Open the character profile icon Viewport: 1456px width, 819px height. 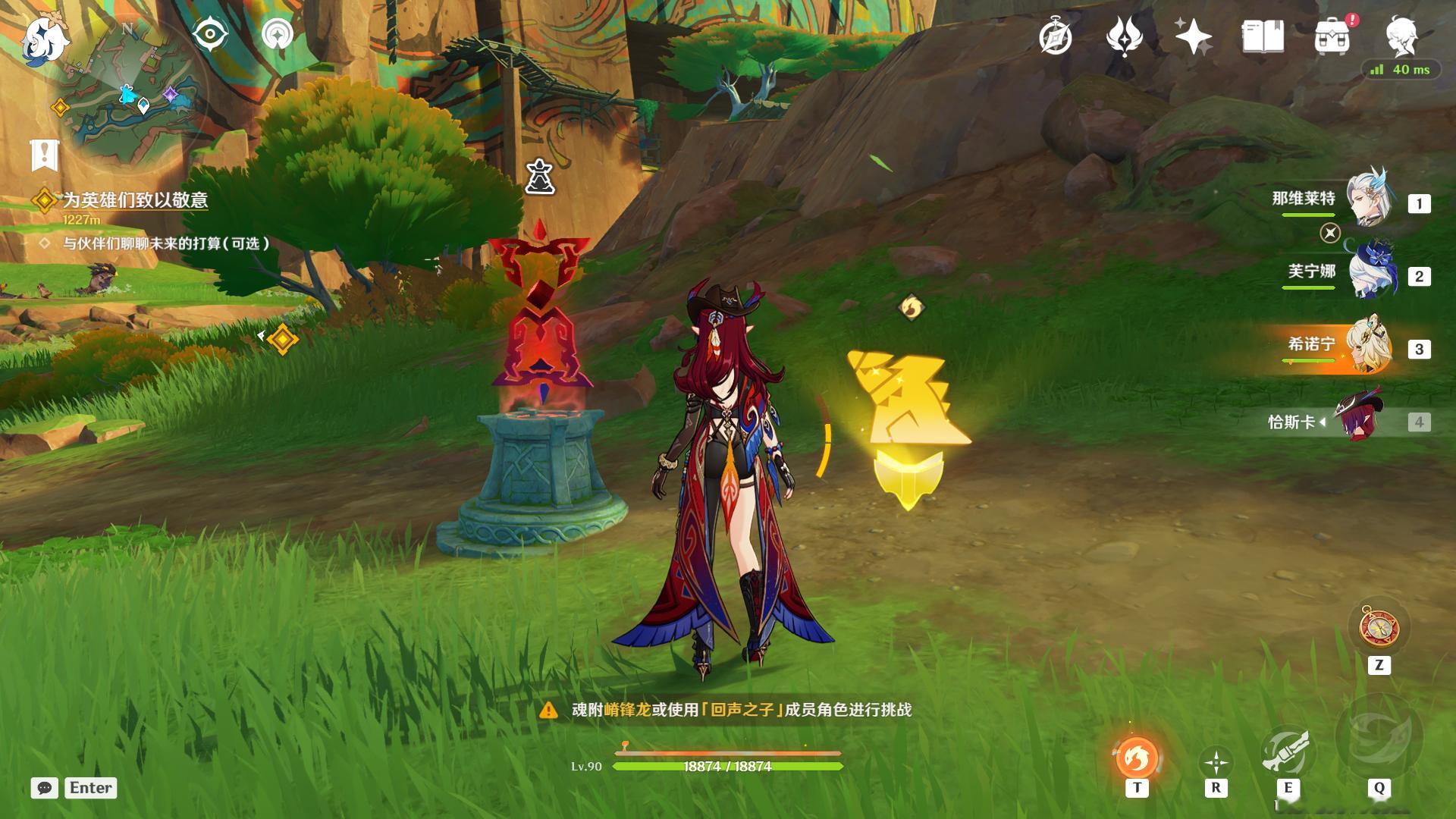pyautogui.click(x=1402, y=36)
